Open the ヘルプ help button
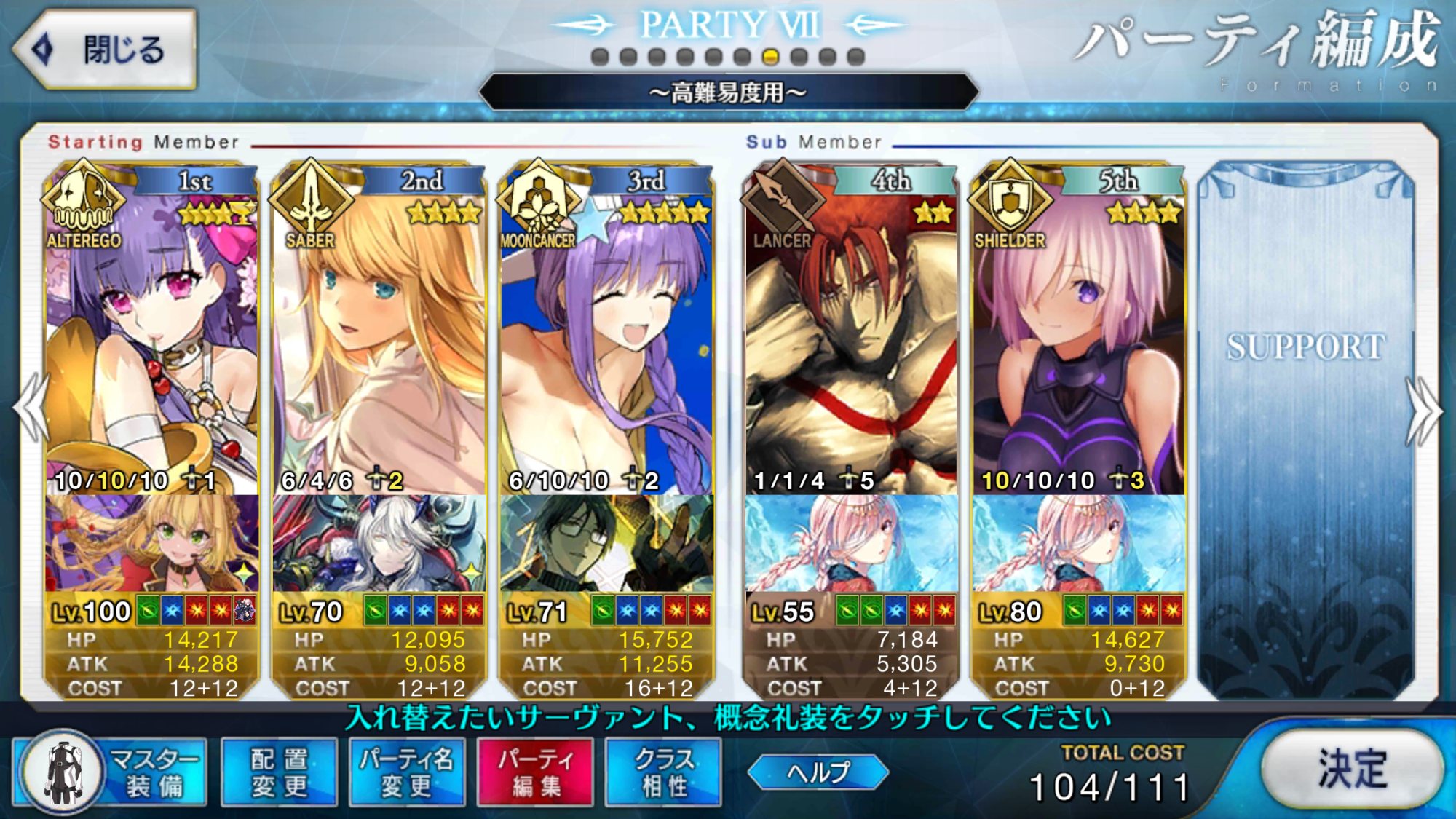This screenshot has height=819, width=1456. coord(818,772)
